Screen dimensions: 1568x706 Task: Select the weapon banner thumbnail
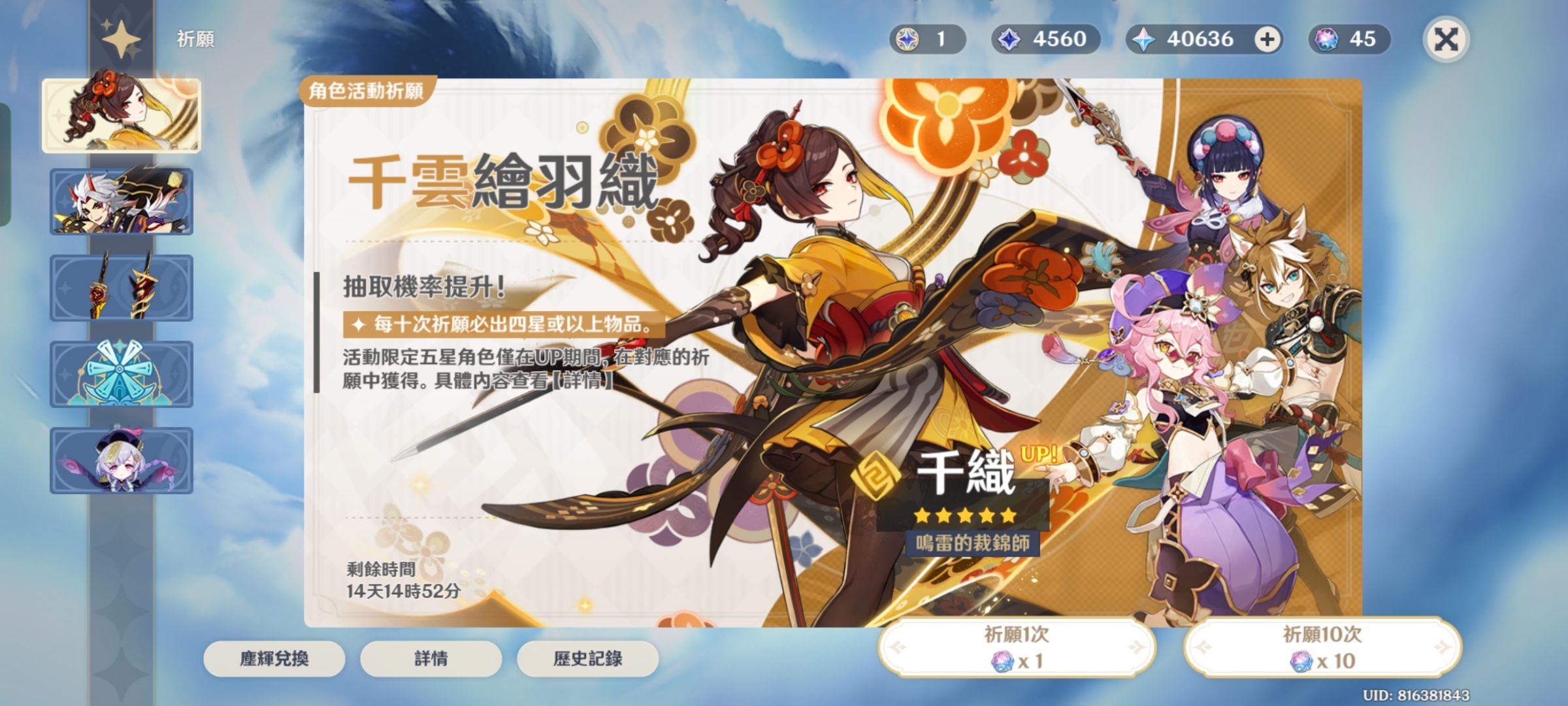pos(122,288)
